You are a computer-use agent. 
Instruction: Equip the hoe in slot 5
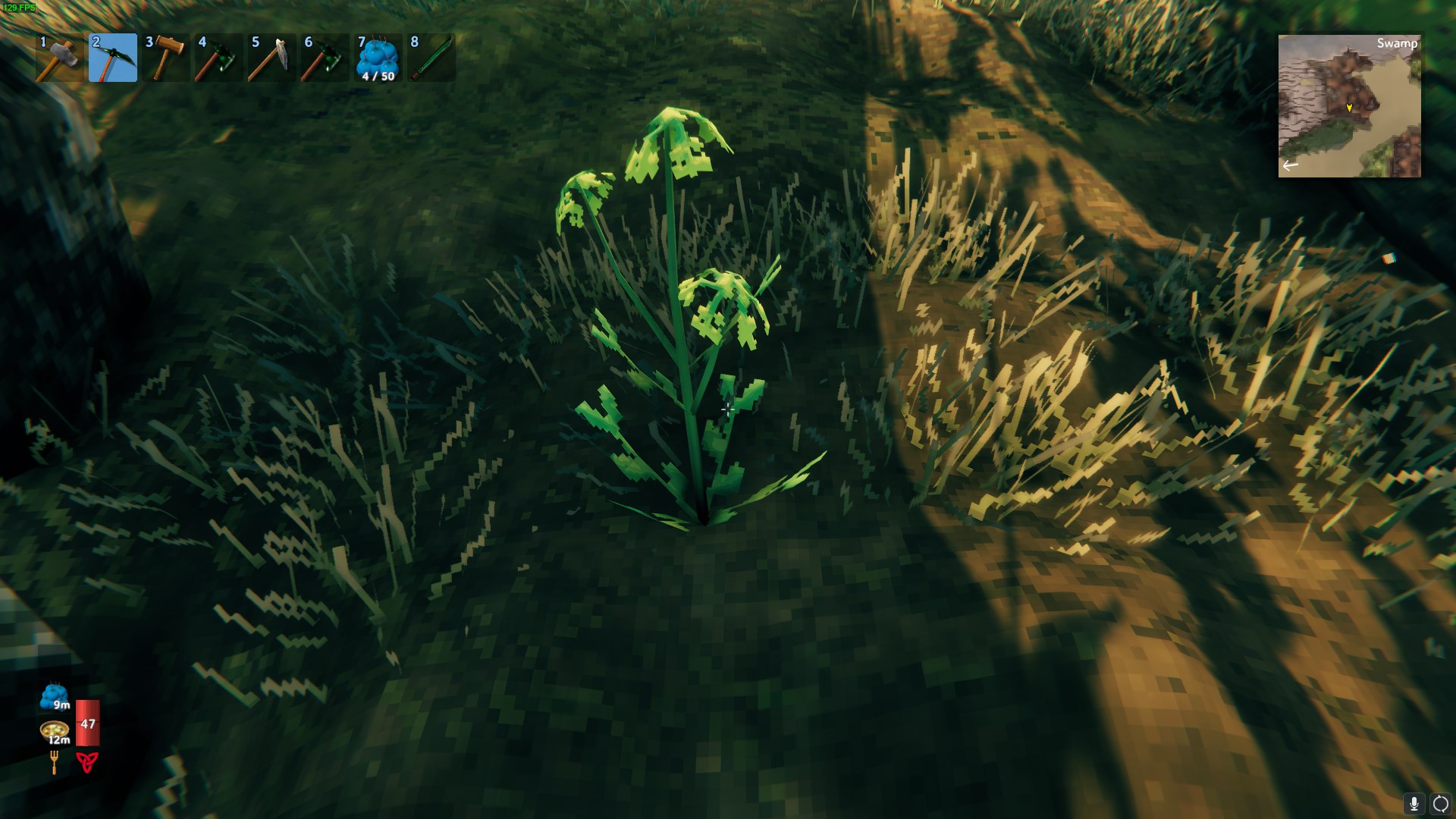click(272, 58)
